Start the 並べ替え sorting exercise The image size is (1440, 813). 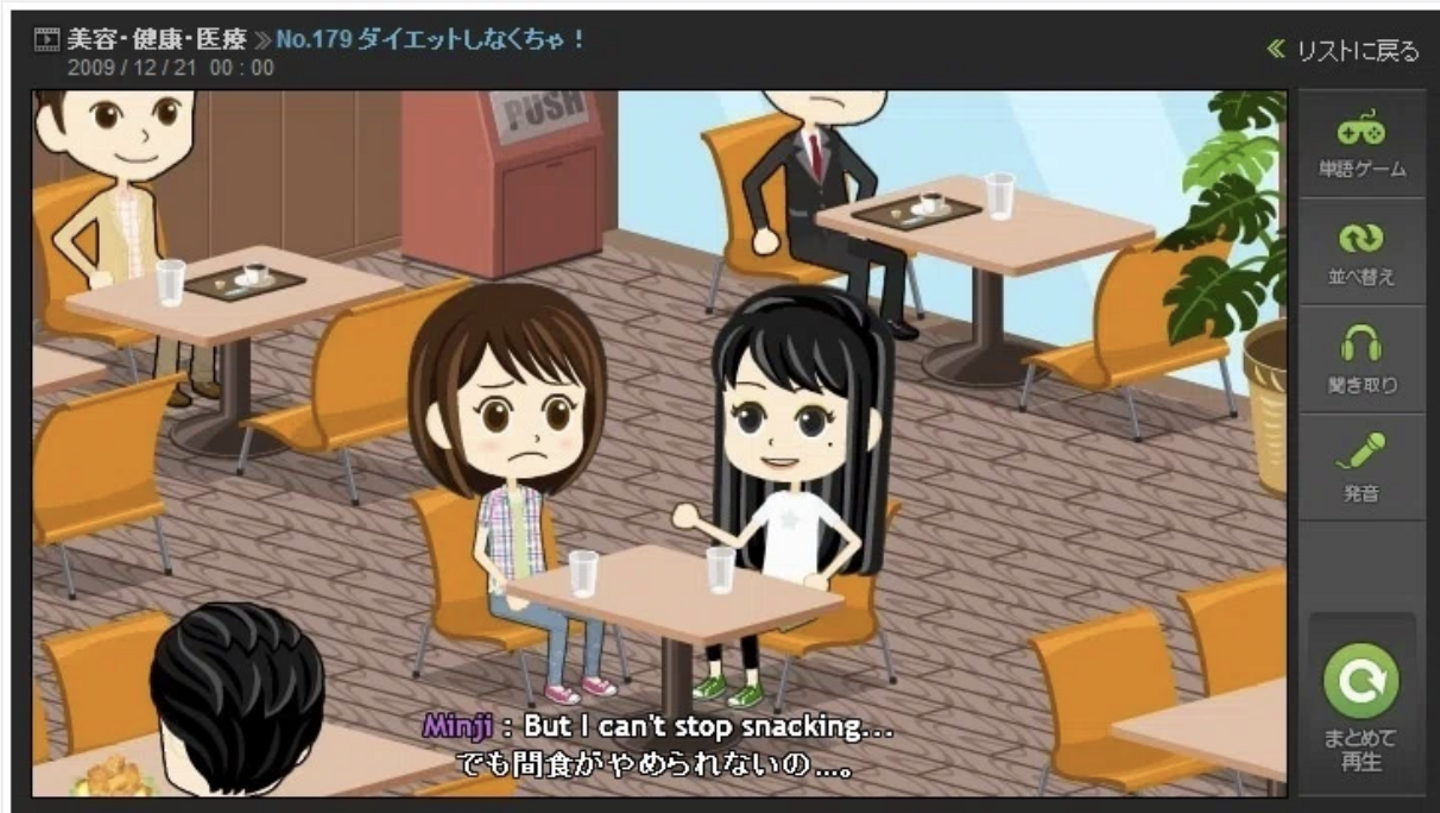(1361, 253)
